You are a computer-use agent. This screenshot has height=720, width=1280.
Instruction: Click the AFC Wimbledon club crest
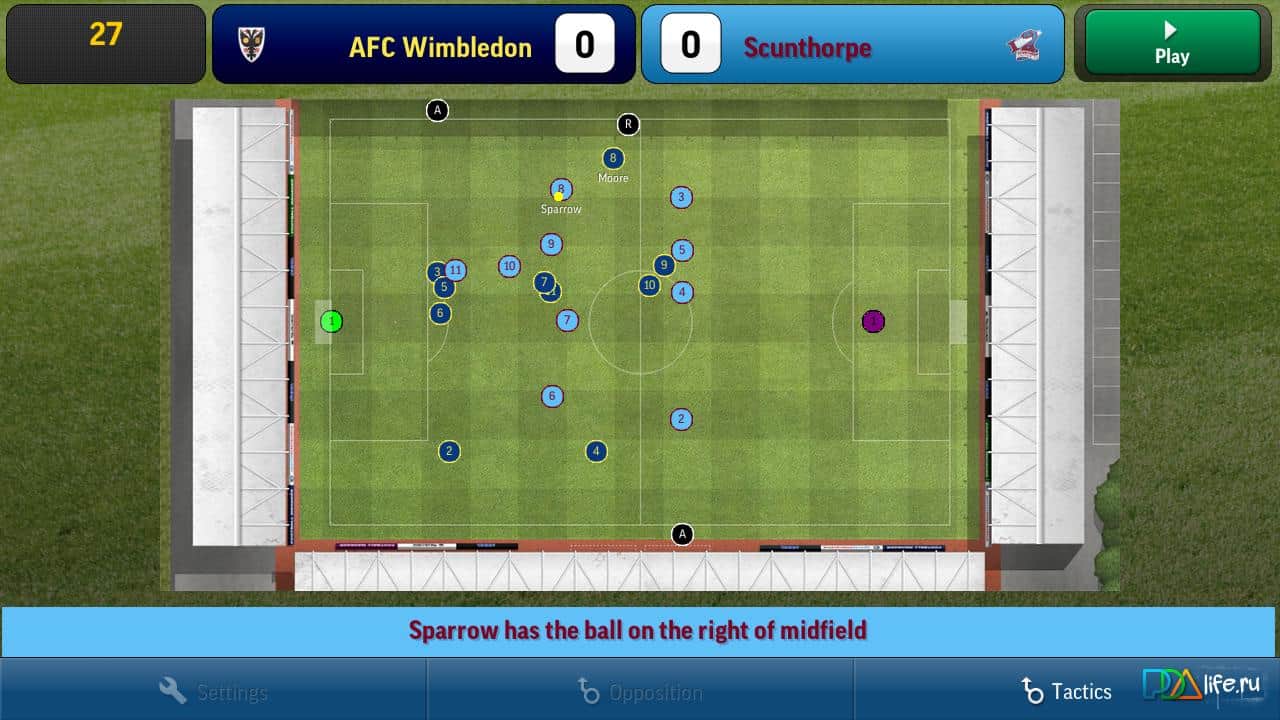pyautogui.click(x=249, y=45)
